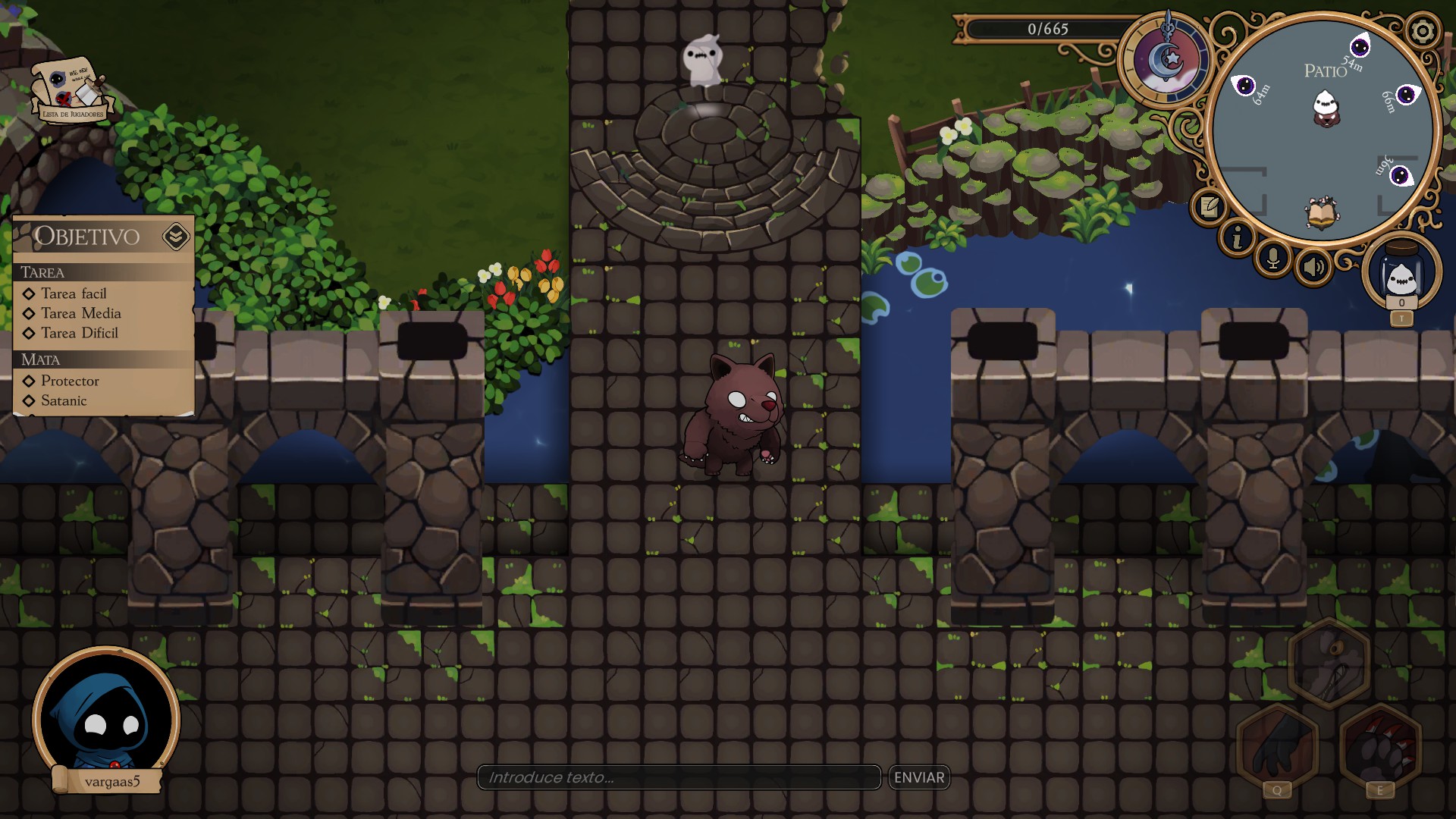The image size is (1456, 819).
Task: Select the Tarea Dificil objective
Action: coord(79,333)
